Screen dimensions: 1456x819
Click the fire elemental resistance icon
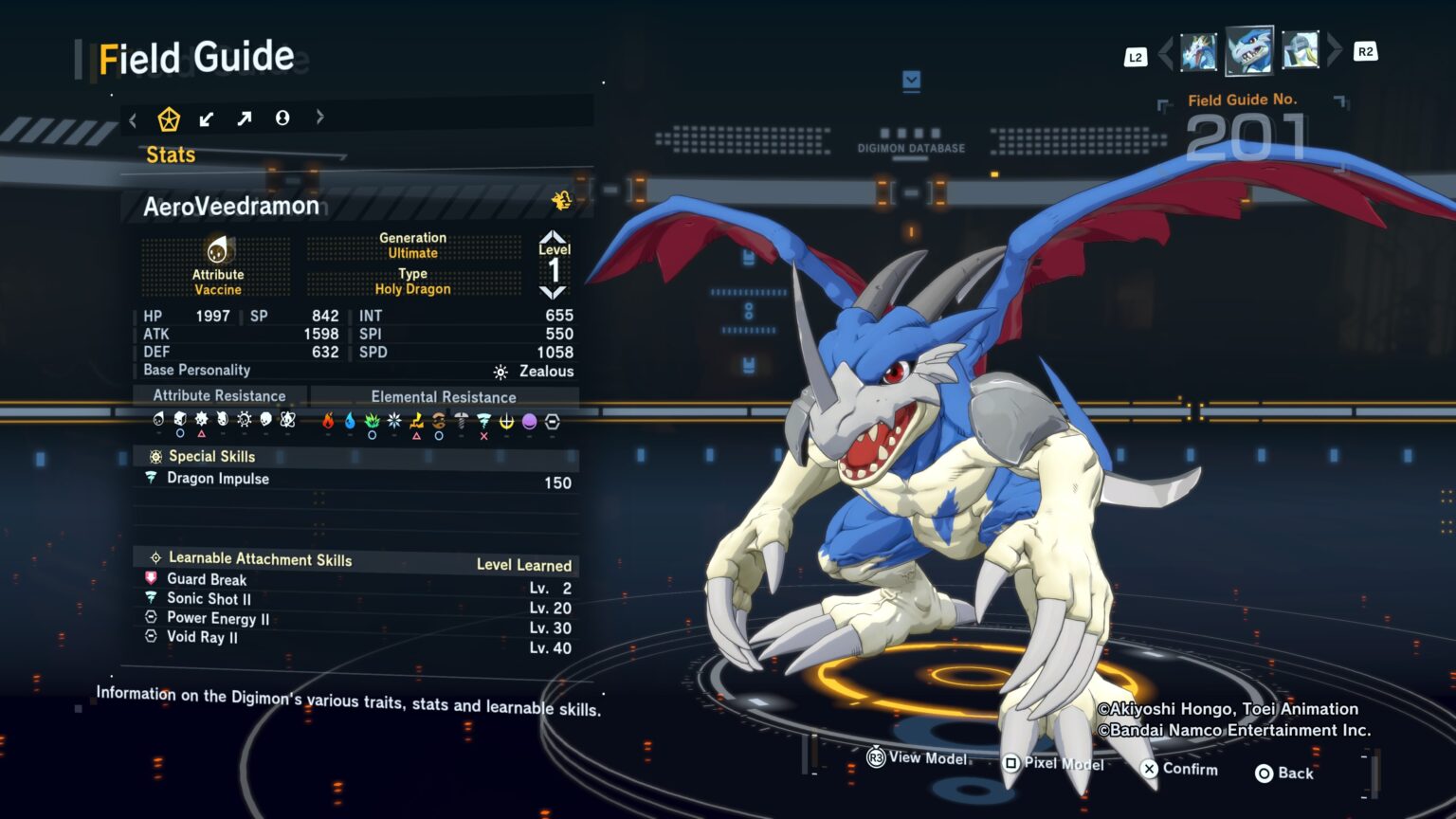click(x=327, y=421)
